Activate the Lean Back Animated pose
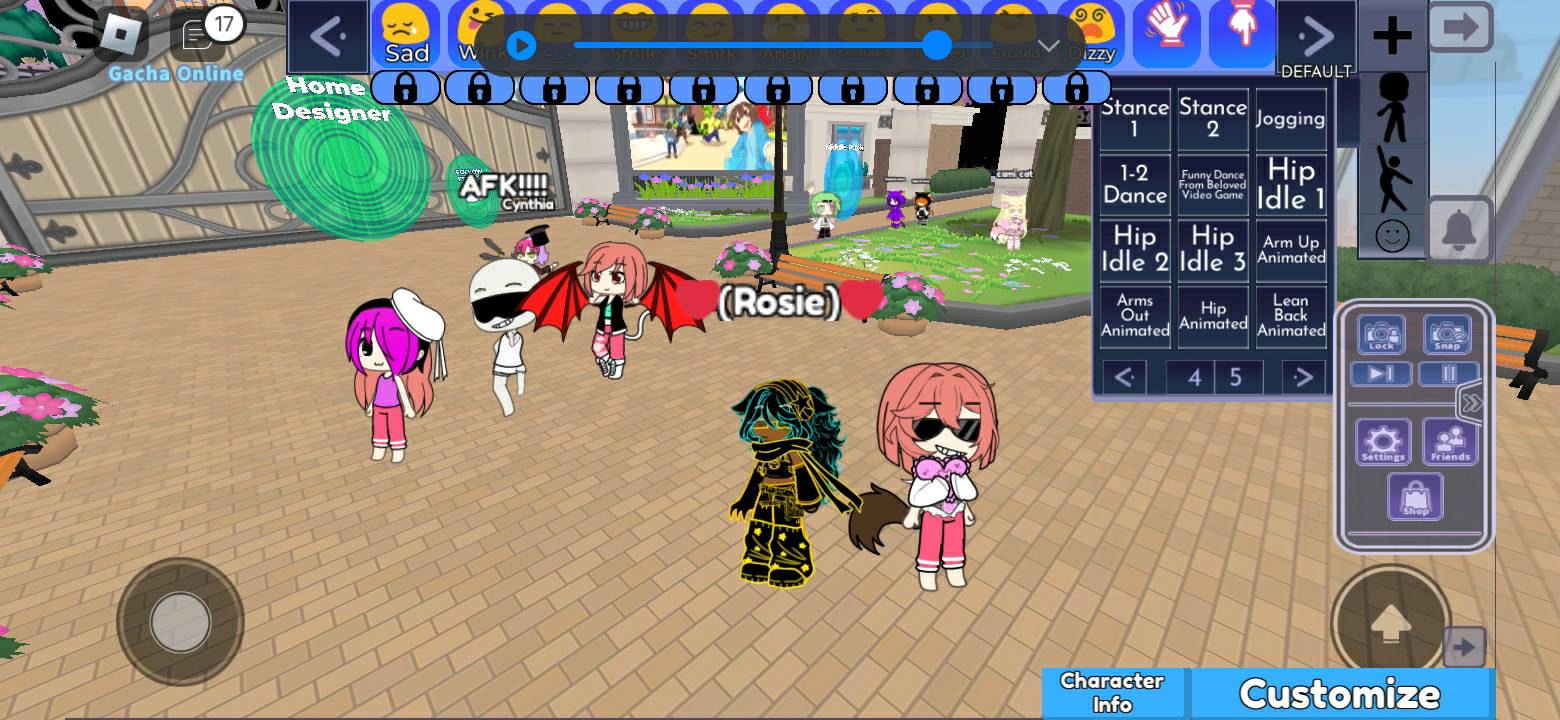 tap(1290, 316)
